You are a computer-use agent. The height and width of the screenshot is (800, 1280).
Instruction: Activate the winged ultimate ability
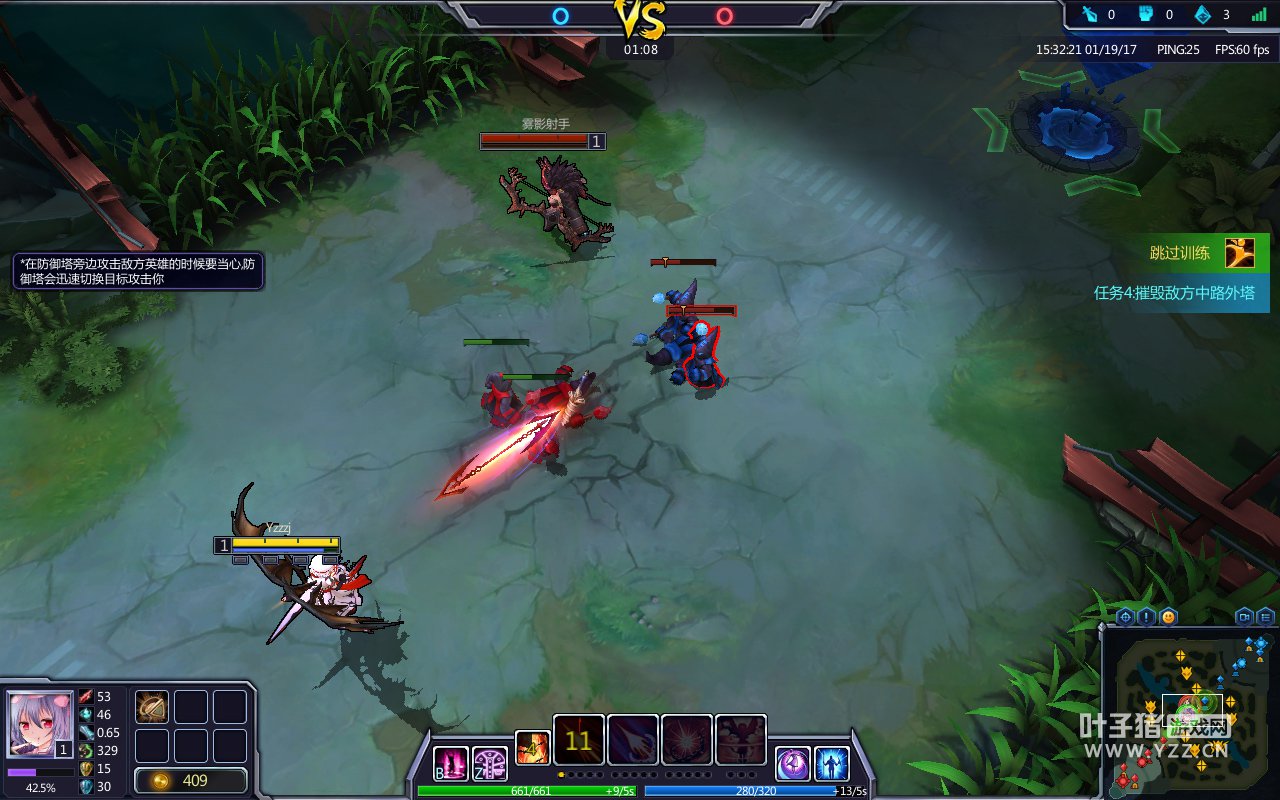coord(741,741)
